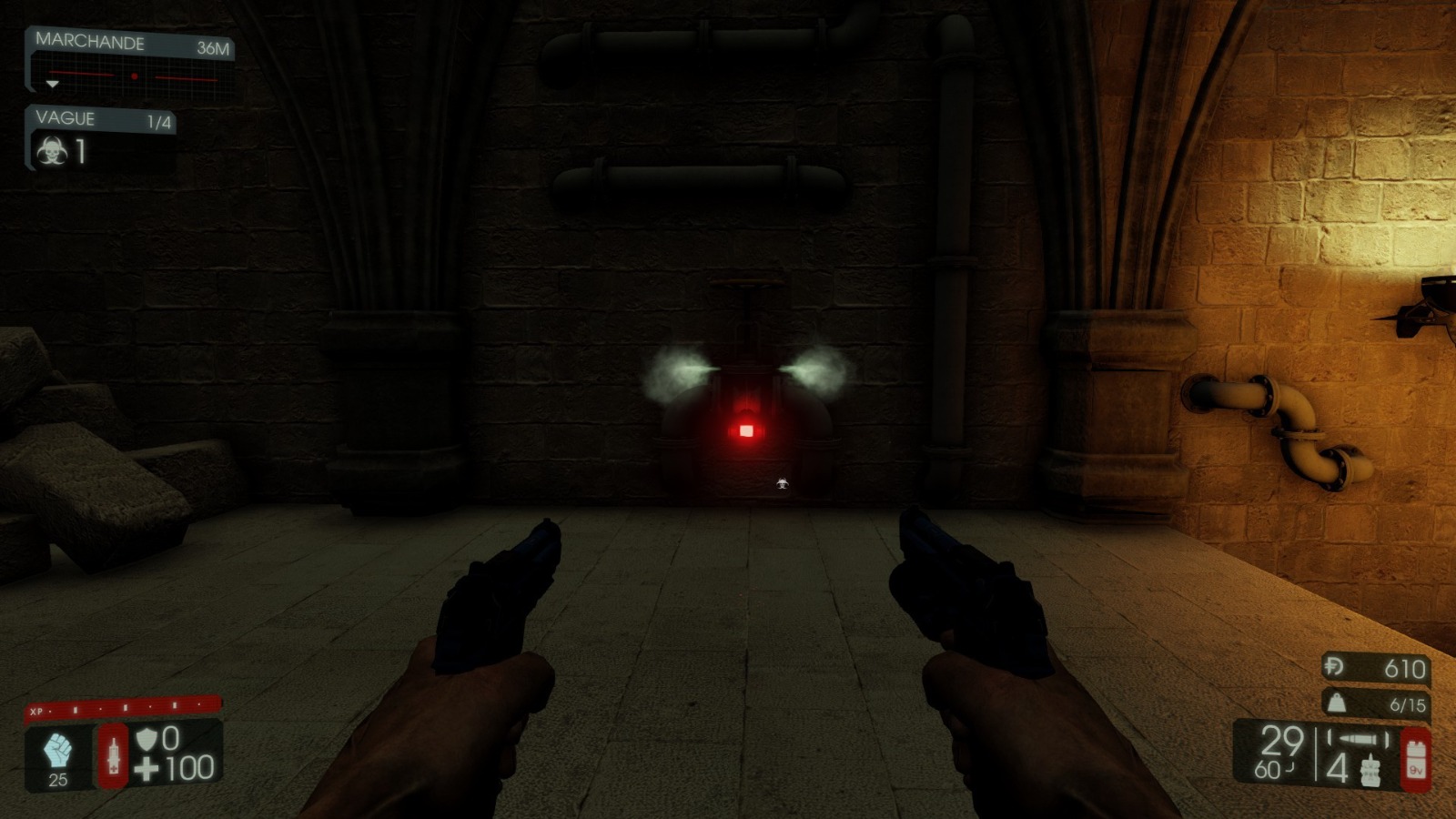
Task: Select the MARCHANDE header tab
Action: coord(88,41)
